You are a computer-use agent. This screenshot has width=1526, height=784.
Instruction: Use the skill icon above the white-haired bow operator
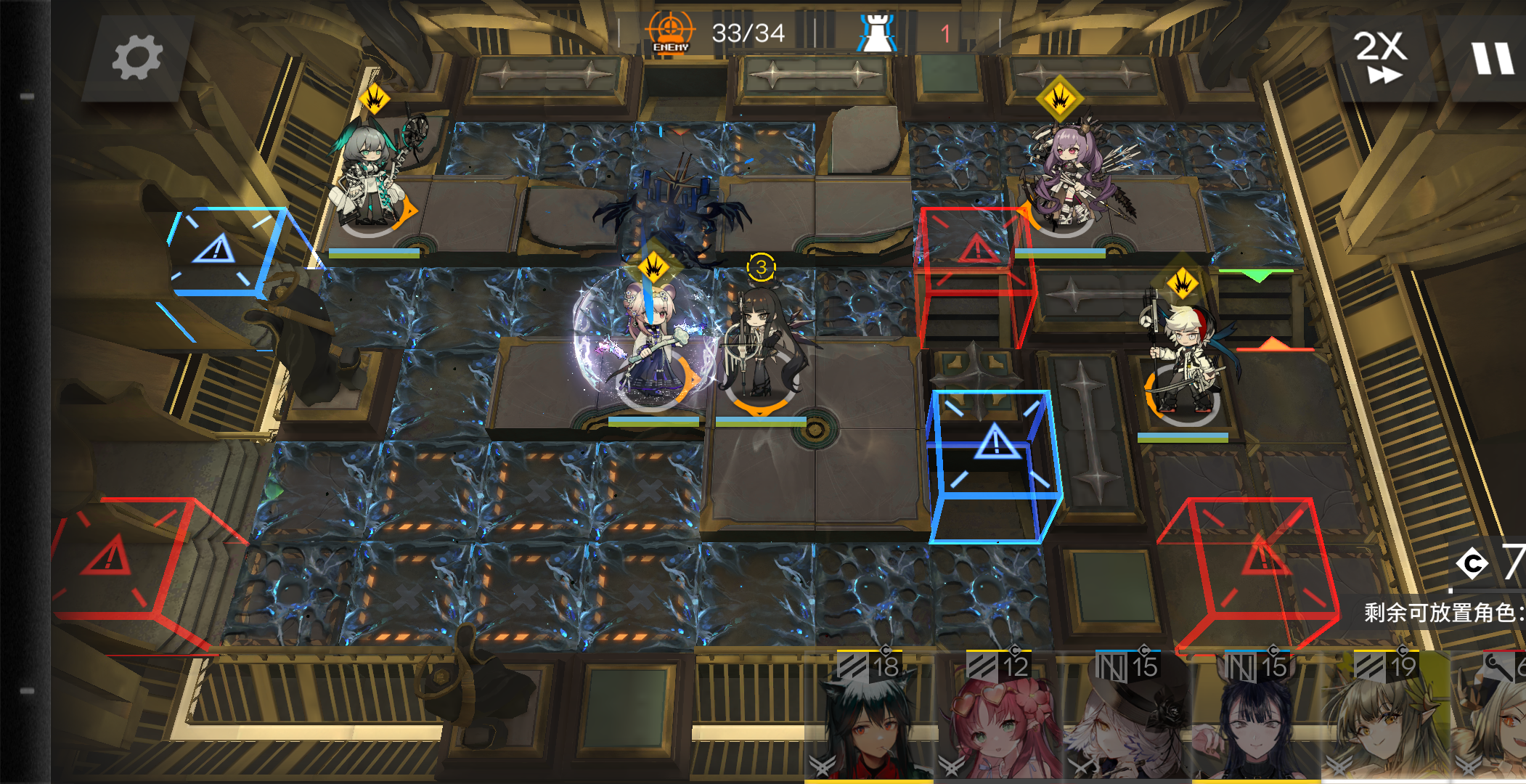pyautogui.click(x=1182, y=283)
